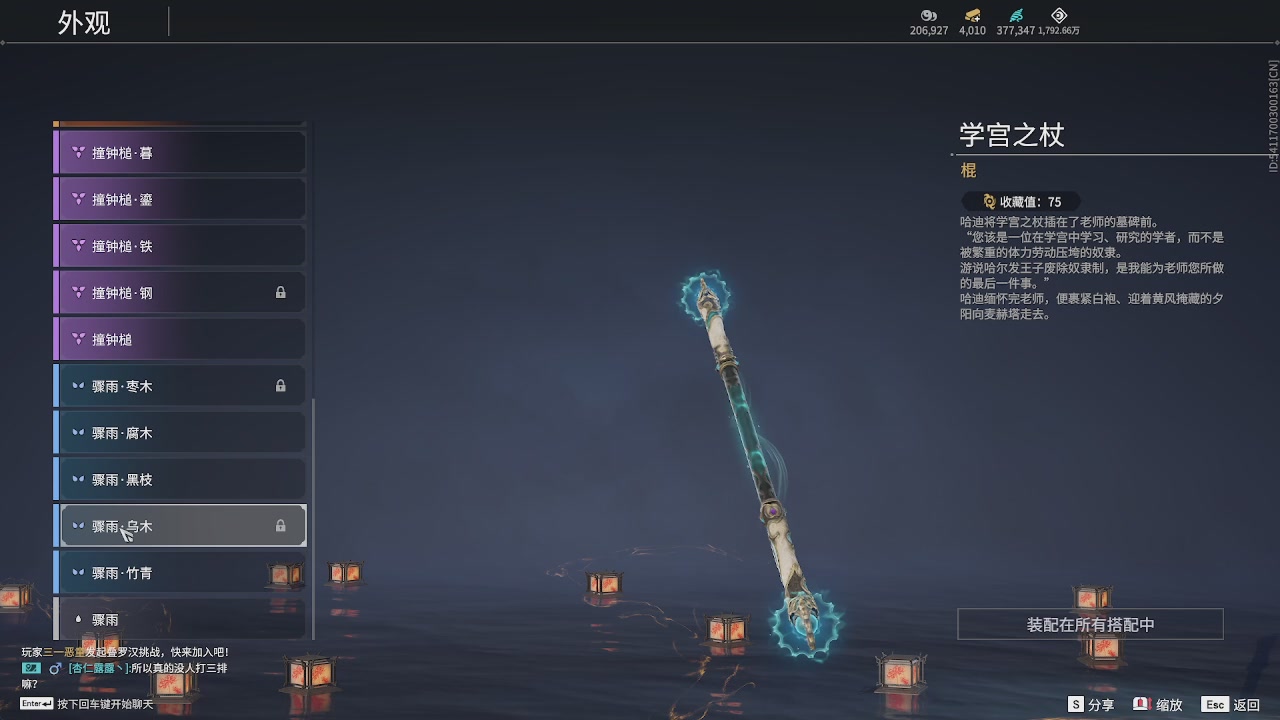Pick the 撞钟槌·铁 skin entry
This screenshot has height=720, width=1280.
(180, 246)
